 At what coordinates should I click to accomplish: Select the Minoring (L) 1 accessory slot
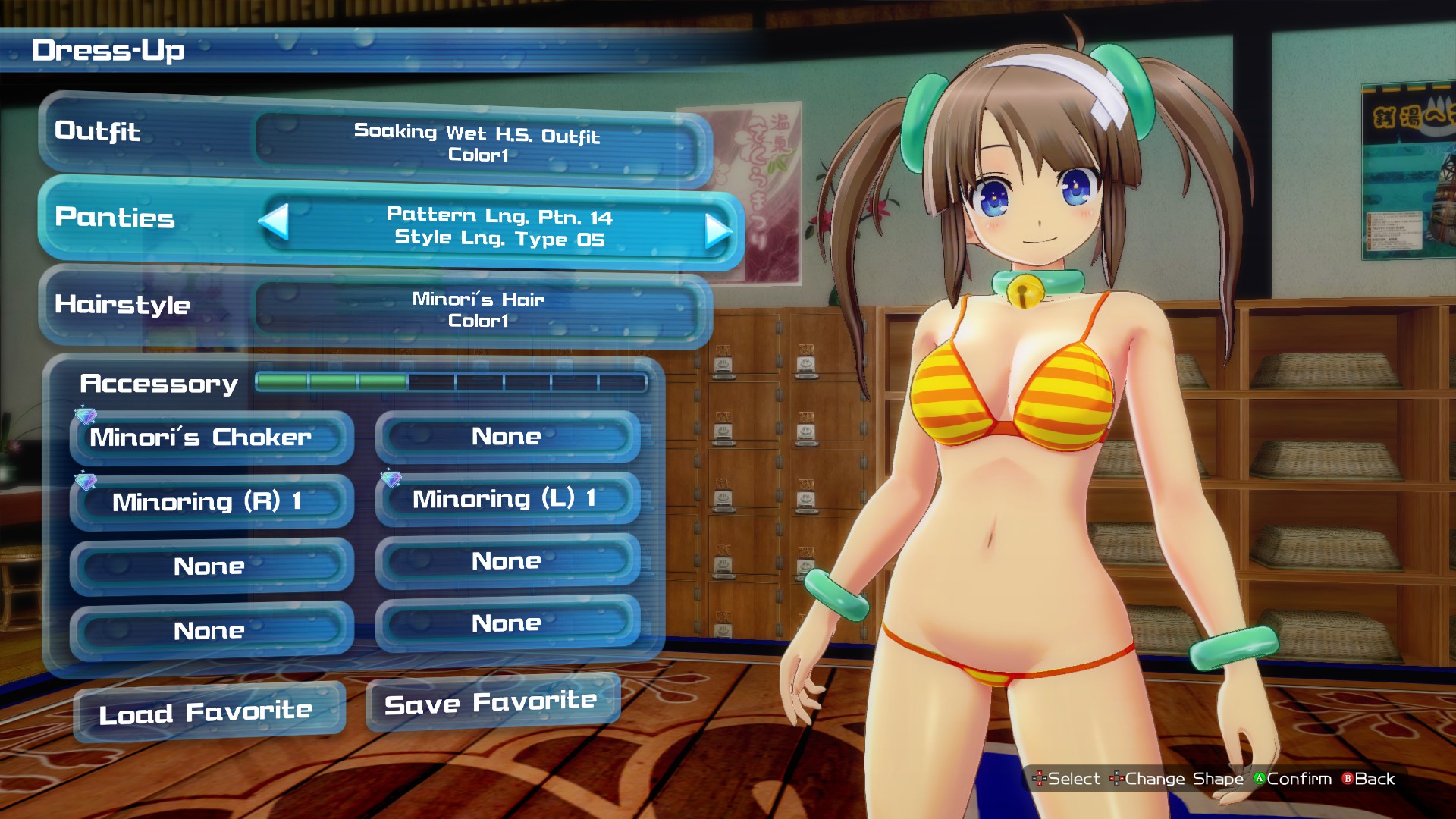(x=507, y=498)
